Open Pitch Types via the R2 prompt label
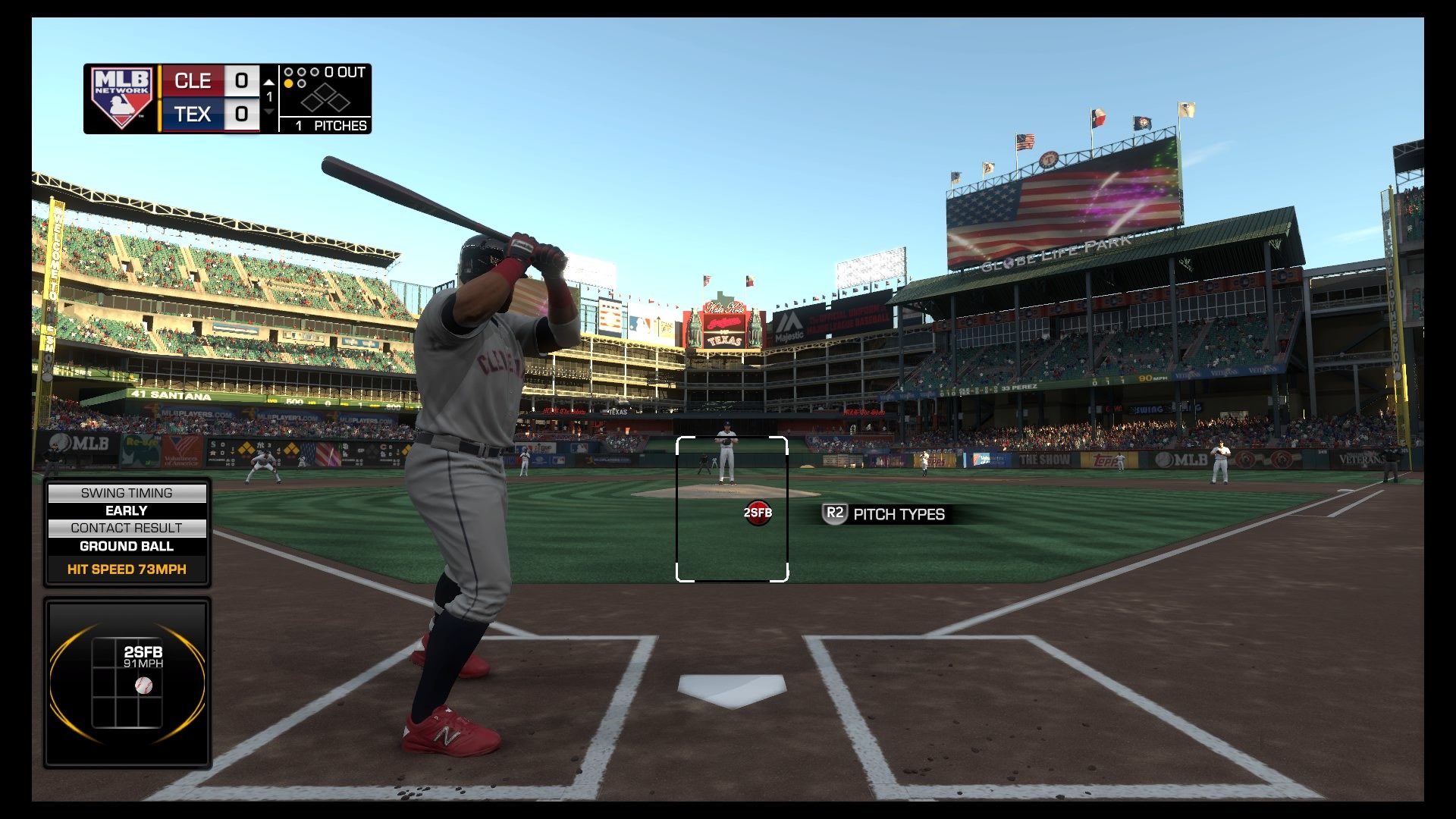 click(898, 513)
